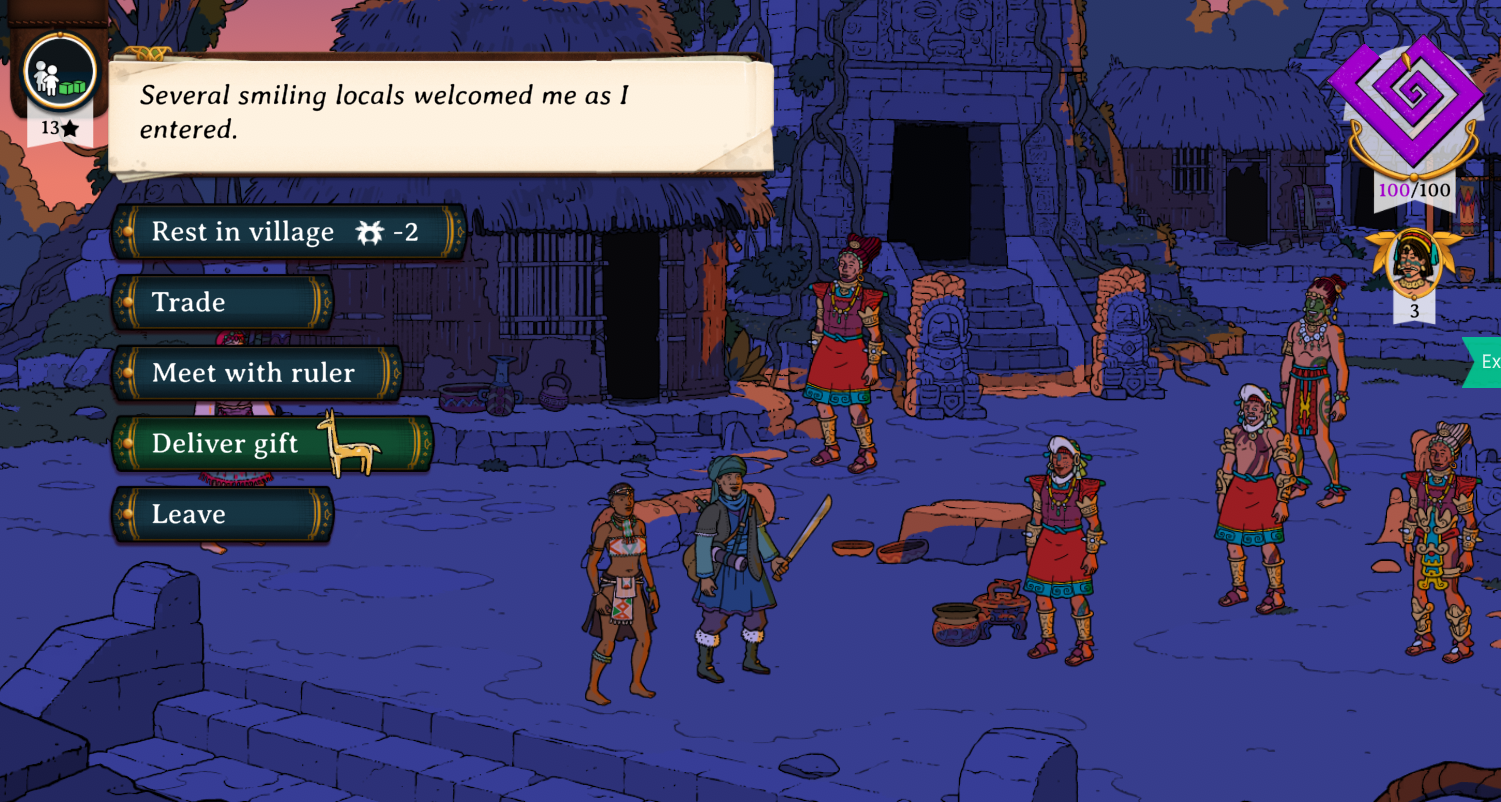
Task: Select the companion portrait badge
Action: 1413,262
